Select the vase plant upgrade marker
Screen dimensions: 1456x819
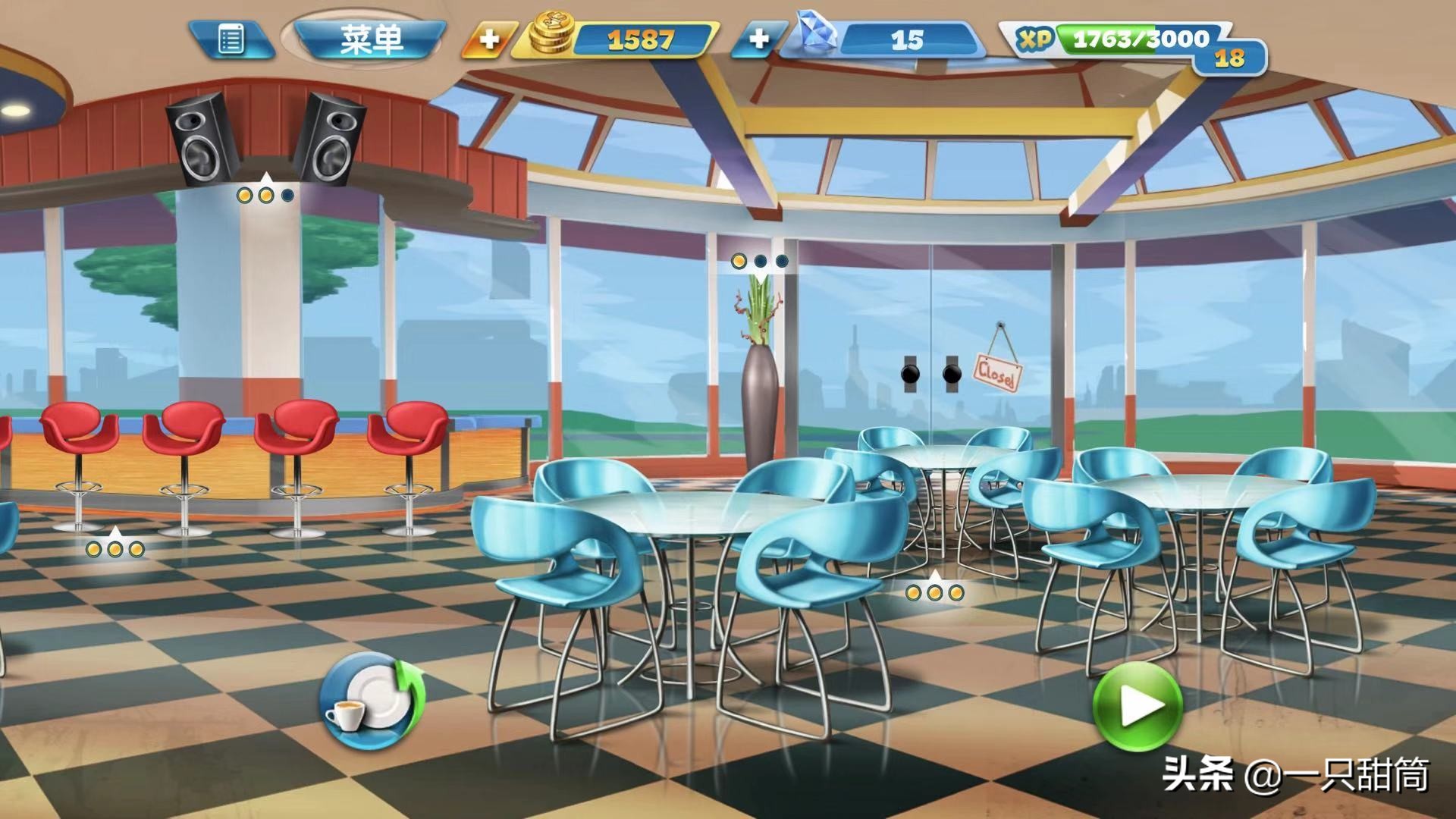760,262
